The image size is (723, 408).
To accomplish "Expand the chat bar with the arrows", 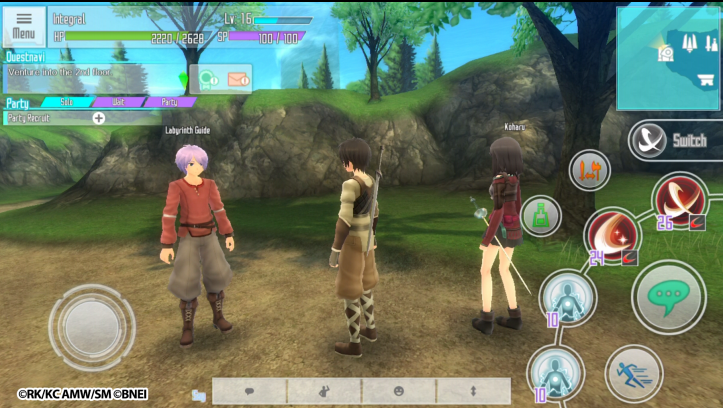I will coord(473,390).
